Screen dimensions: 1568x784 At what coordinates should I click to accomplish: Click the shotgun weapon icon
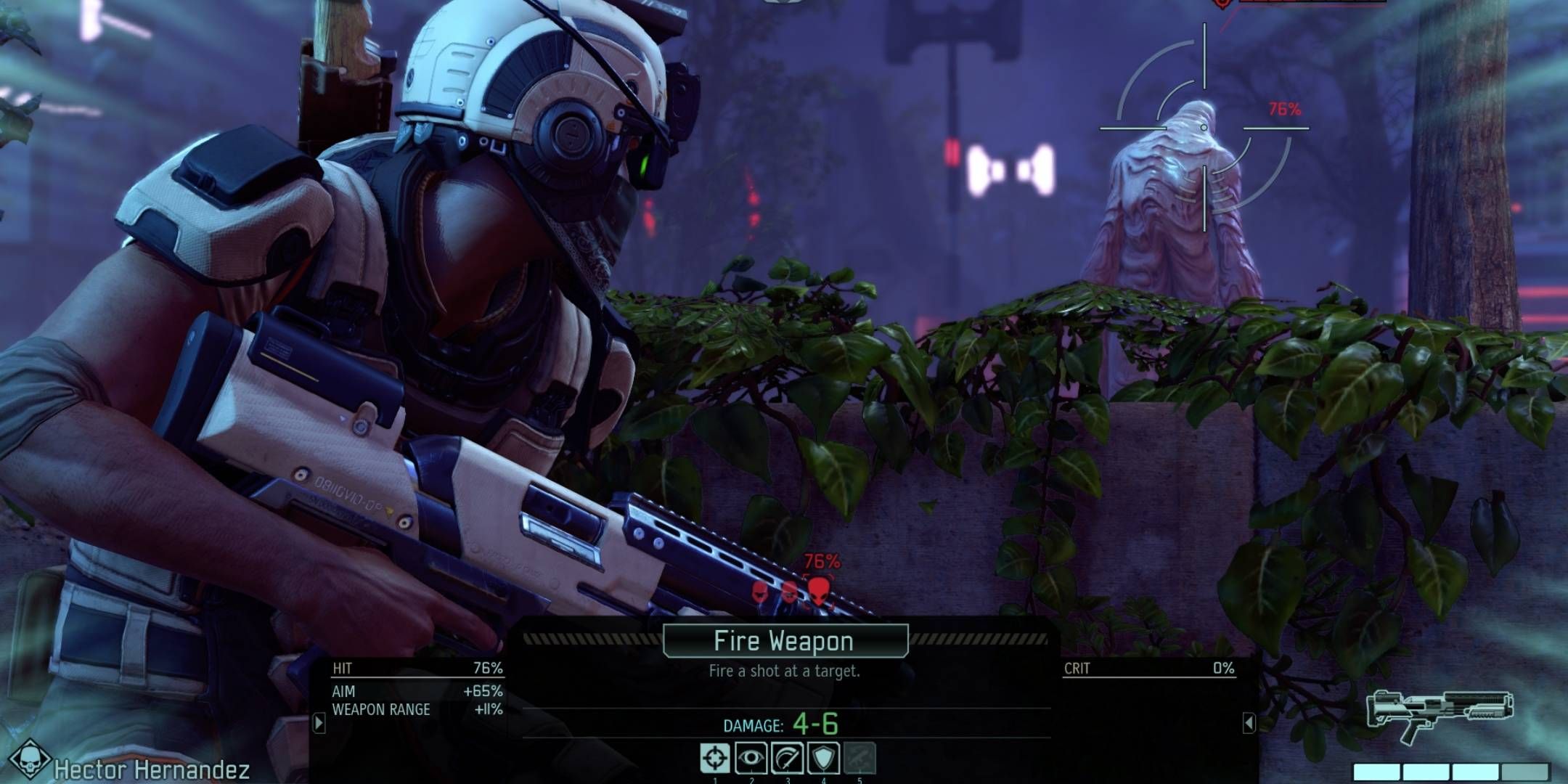click(x=1439, y=714)
